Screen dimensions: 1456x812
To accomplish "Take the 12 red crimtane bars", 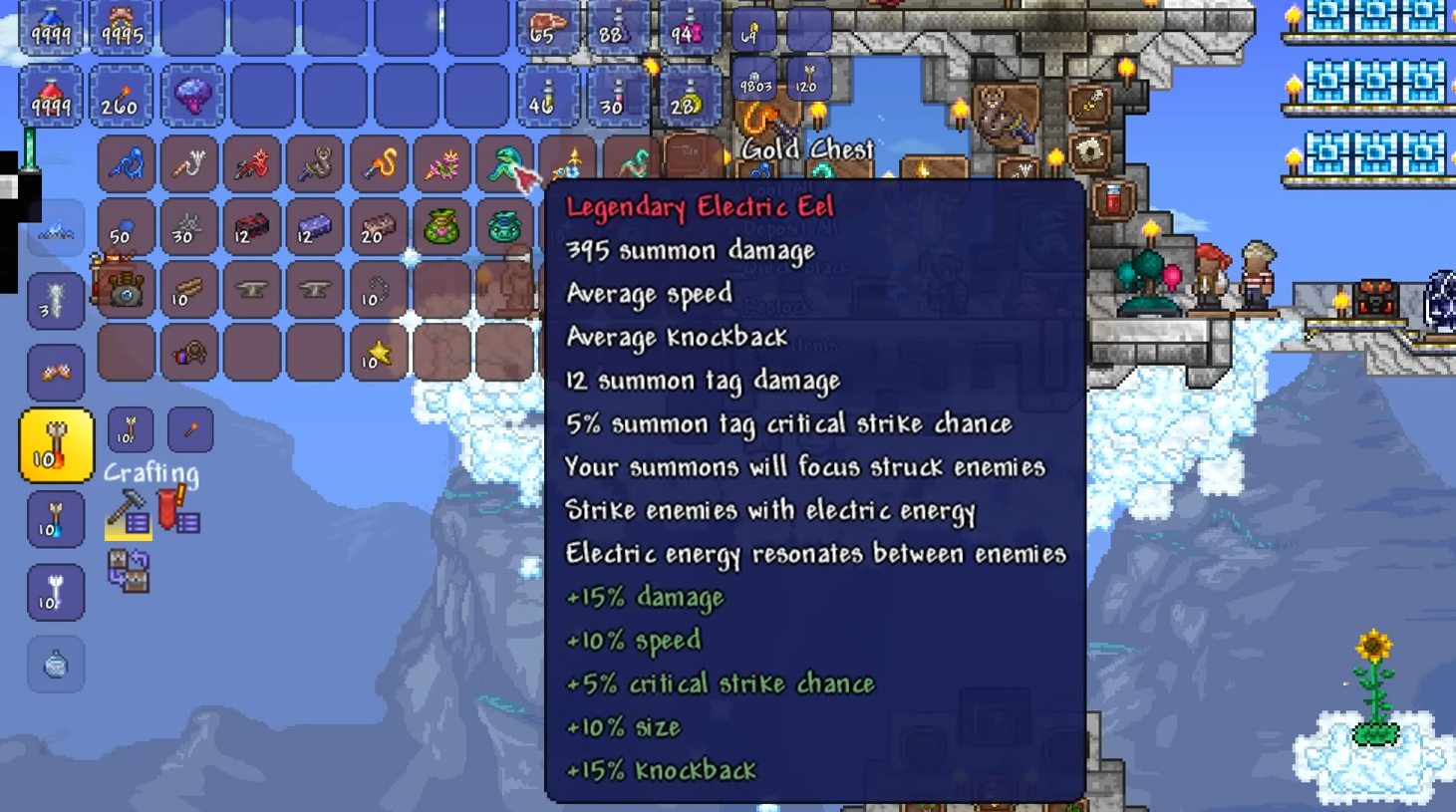I will (251, 227).
